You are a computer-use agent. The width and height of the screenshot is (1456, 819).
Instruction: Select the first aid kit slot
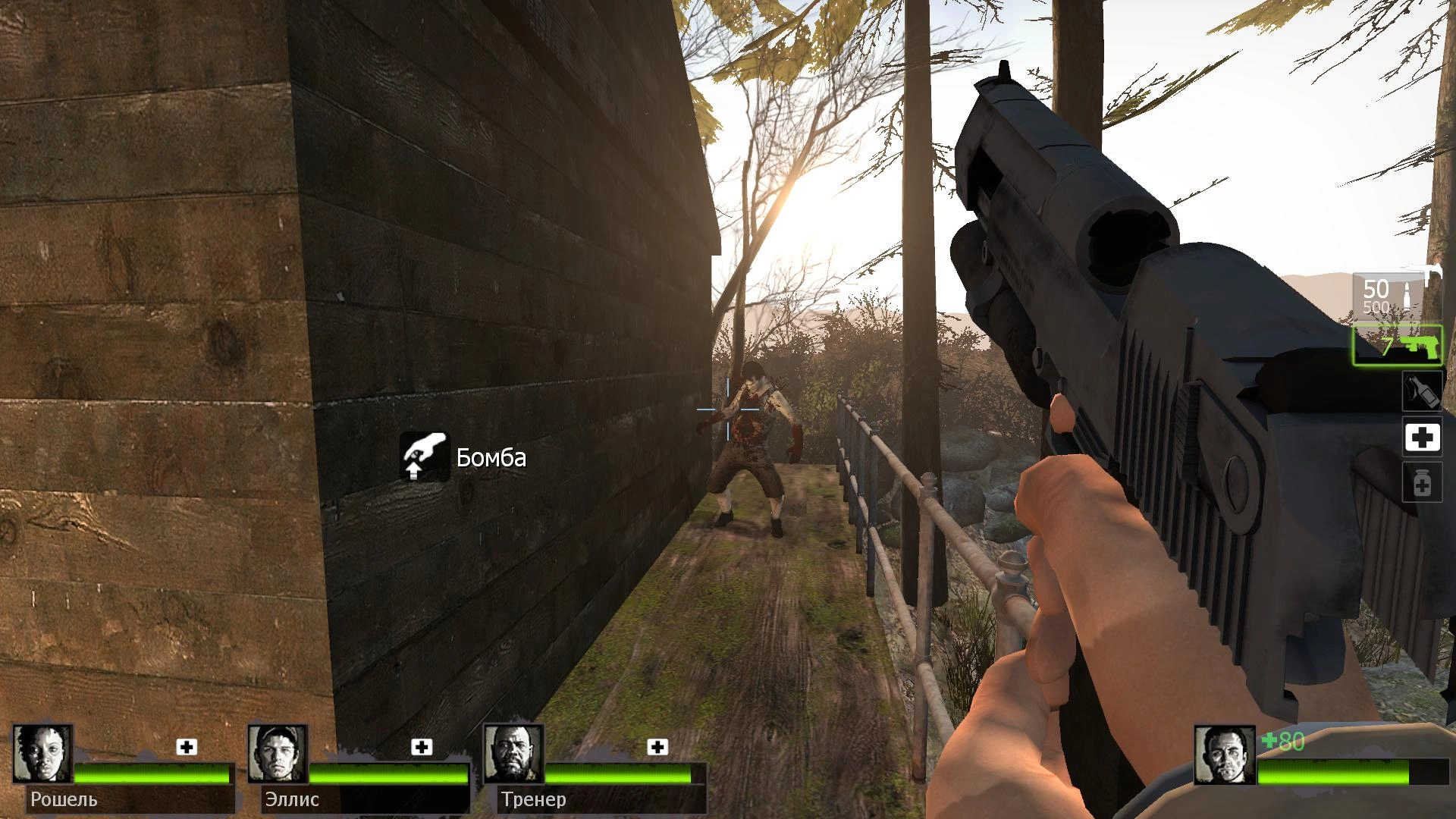pos(1422,437)
